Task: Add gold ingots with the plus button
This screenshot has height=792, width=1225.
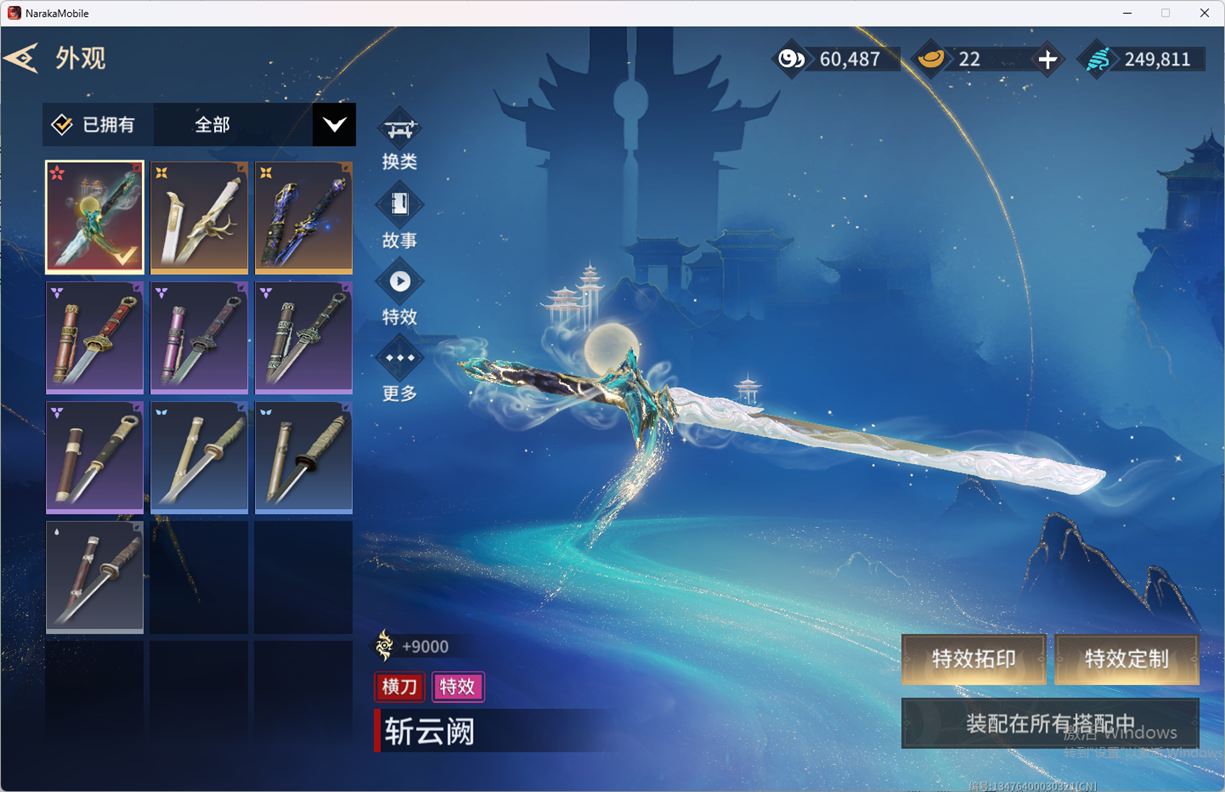Action: [1047, 60]
